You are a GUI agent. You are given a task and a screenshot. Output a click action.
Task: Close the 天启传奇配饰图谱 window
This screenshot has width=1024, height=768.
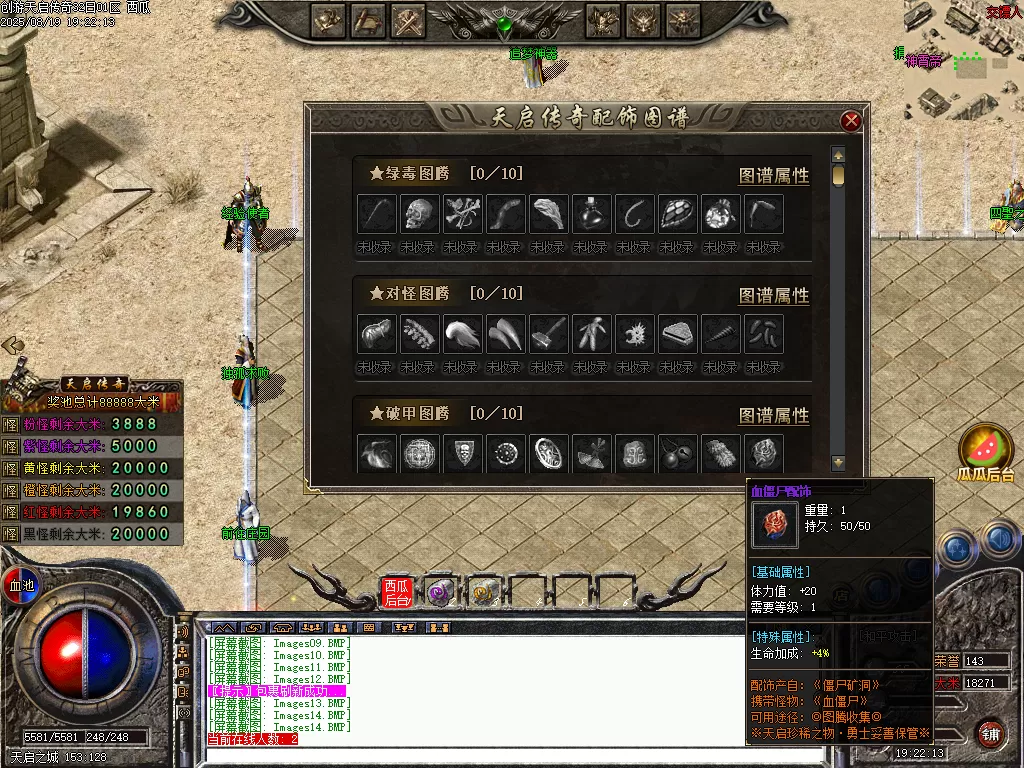[x=851, y=122]
